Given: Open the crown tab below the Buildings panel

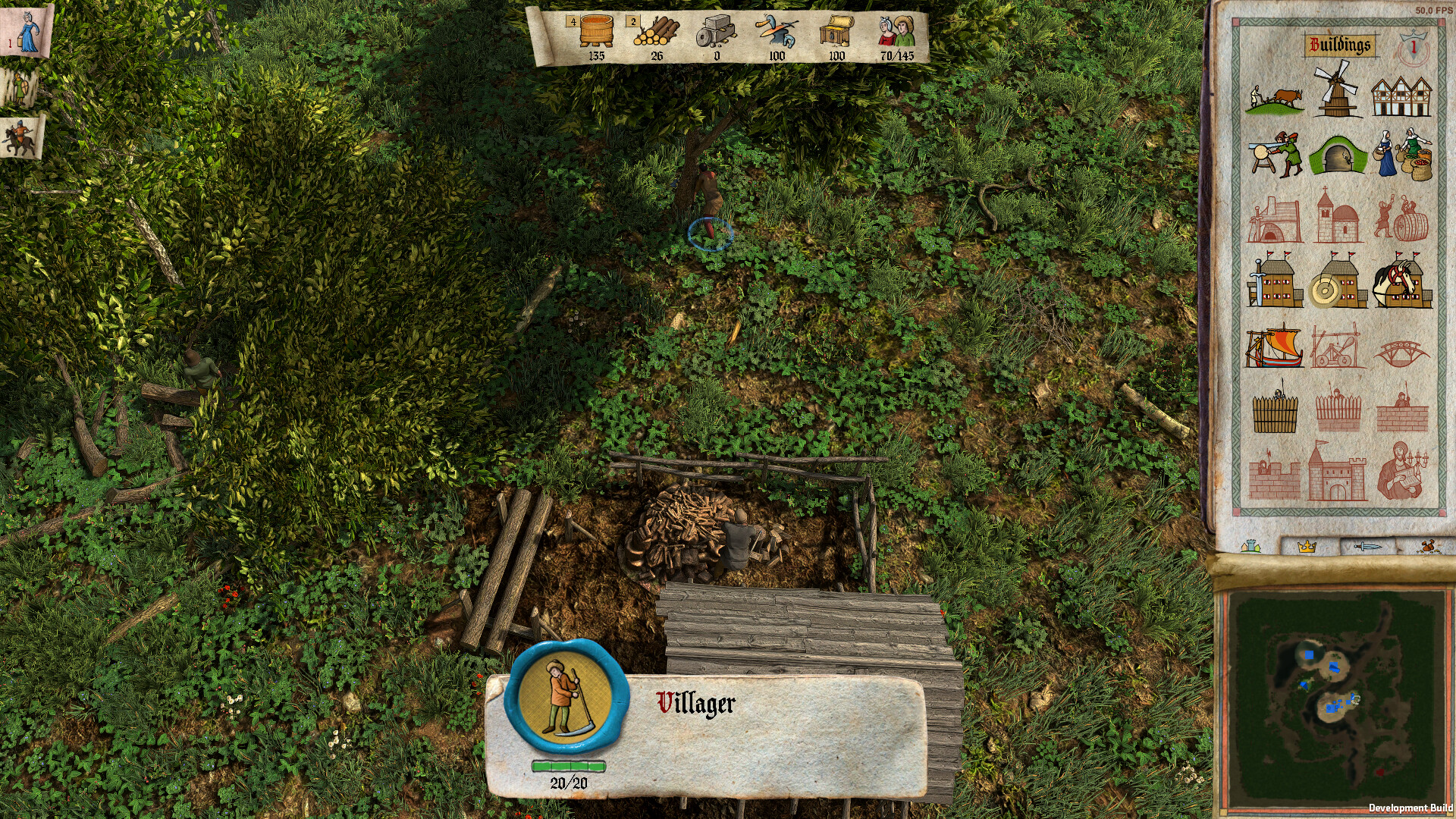Looking at the screenshot, I should [1307, 546].
